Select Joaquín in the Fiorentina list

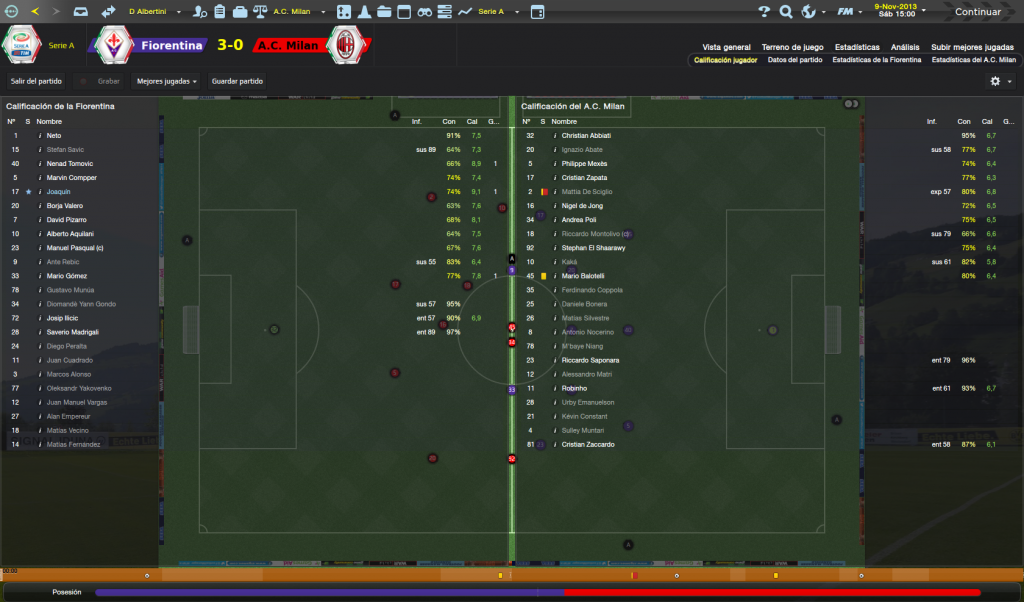(x=59, y=191)
